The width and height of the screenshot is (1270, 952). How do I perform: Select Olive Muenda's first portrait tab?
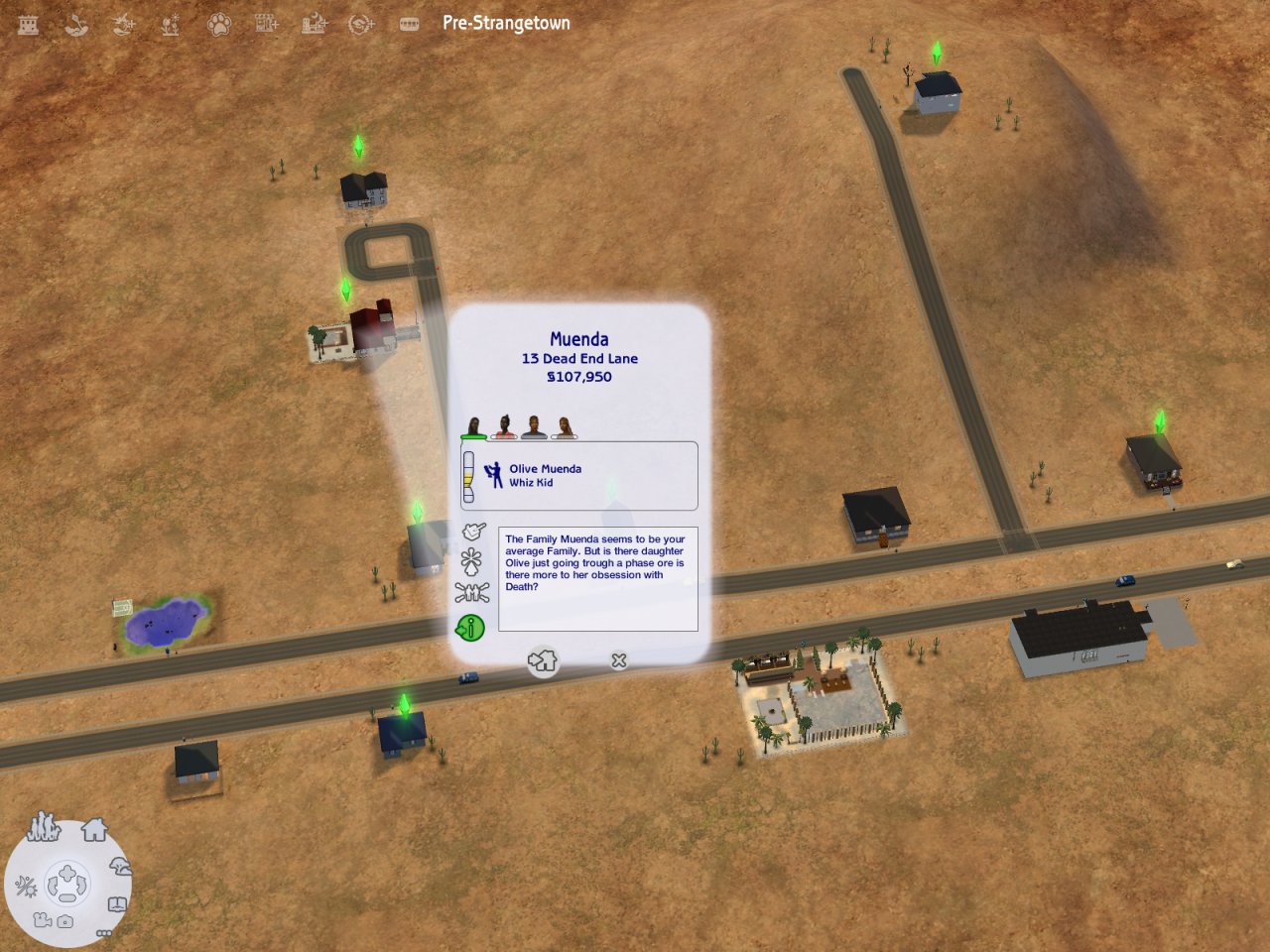[x=474, y=427]
